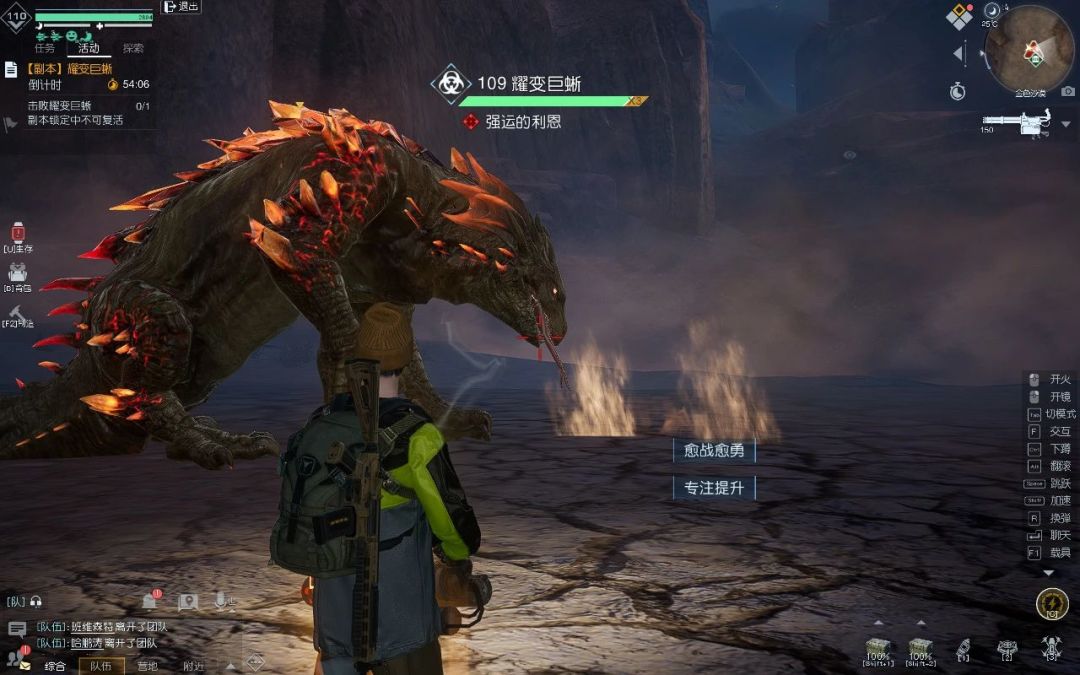Activate the lightning bolt skill button
The image size is (1080, 675).
(x=1051, y=604)
